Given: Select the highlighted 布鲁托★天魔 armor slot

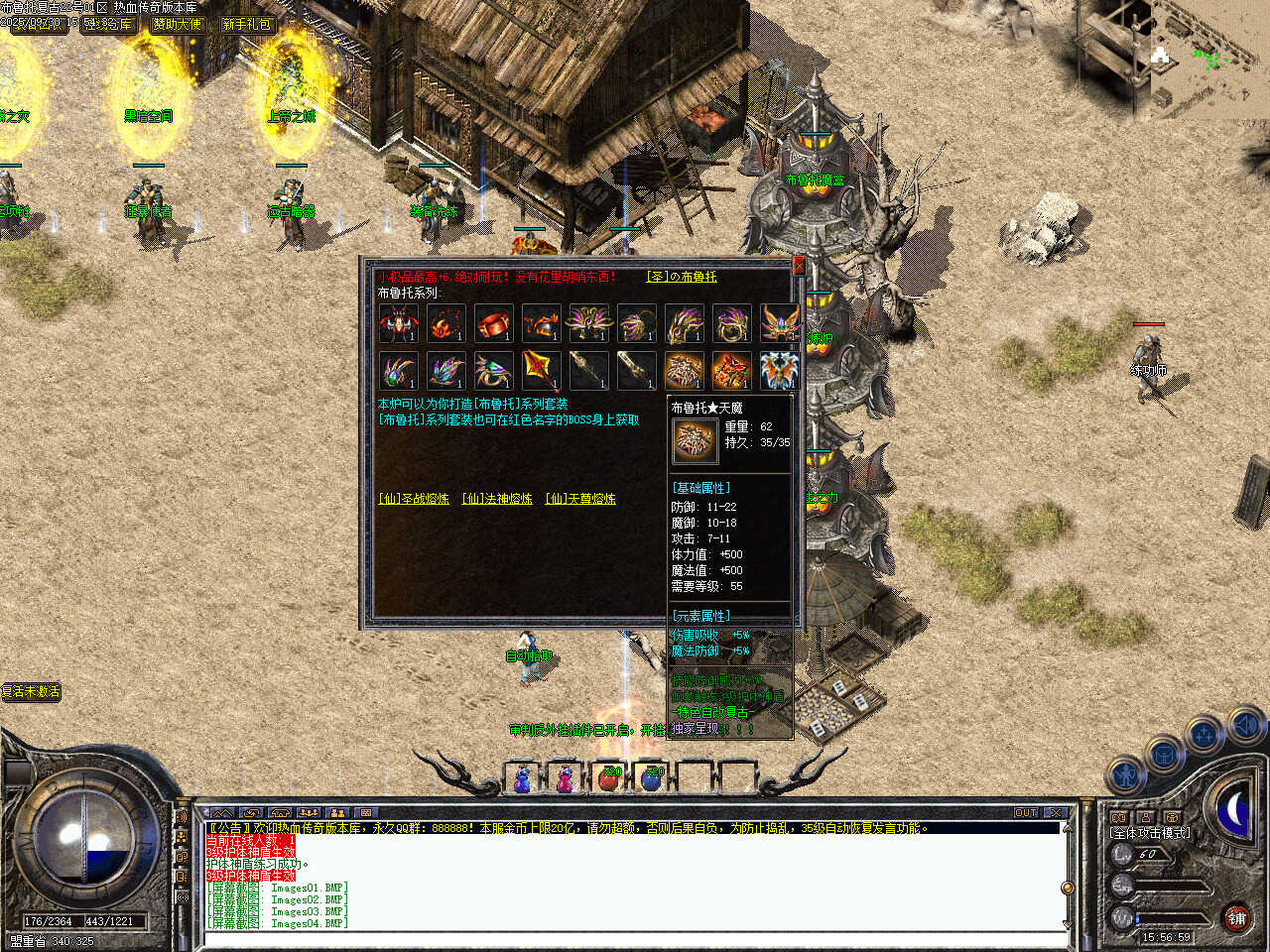Looking at the screenshot, I should click(x=684, y=371).
